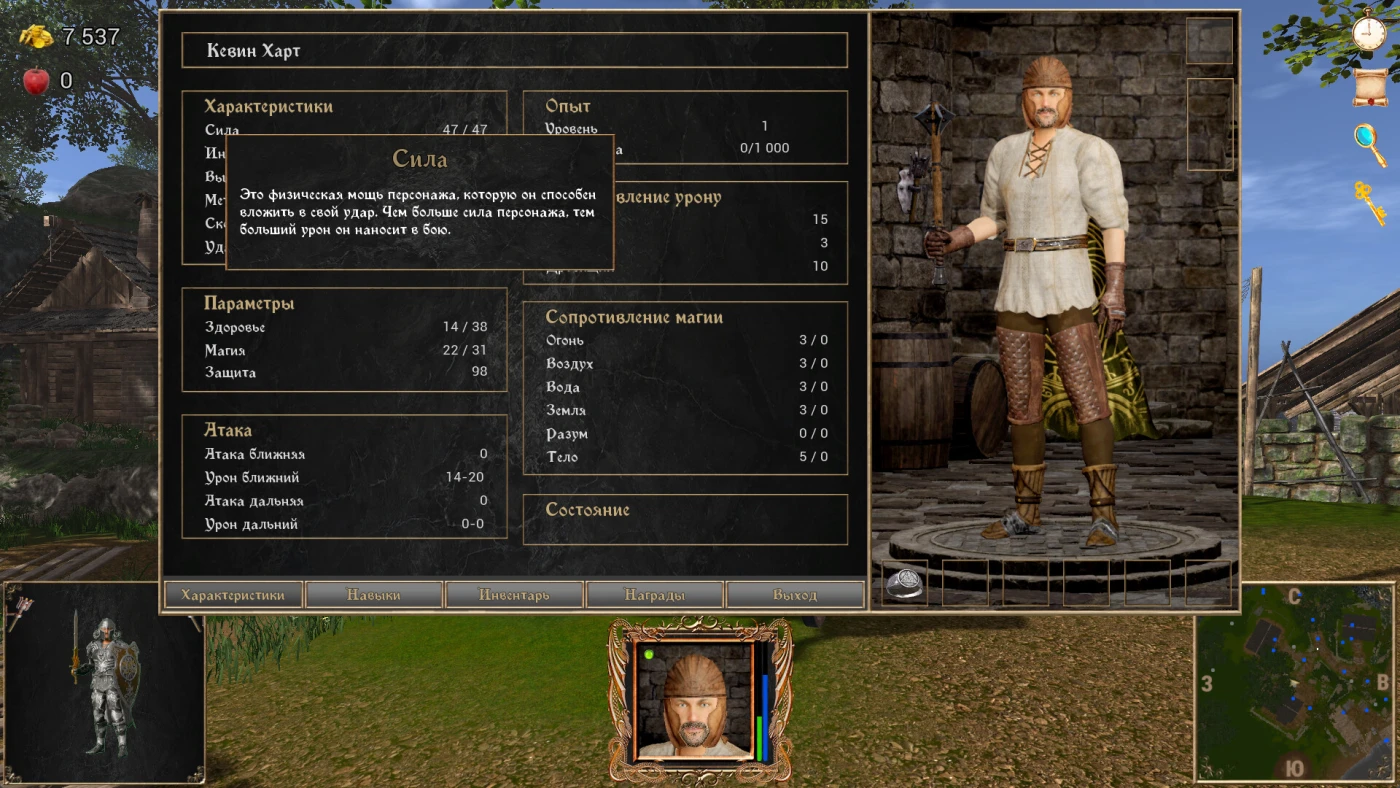Select the Огонь magic resistance row
1400x788 pixels.
[686, 340]
